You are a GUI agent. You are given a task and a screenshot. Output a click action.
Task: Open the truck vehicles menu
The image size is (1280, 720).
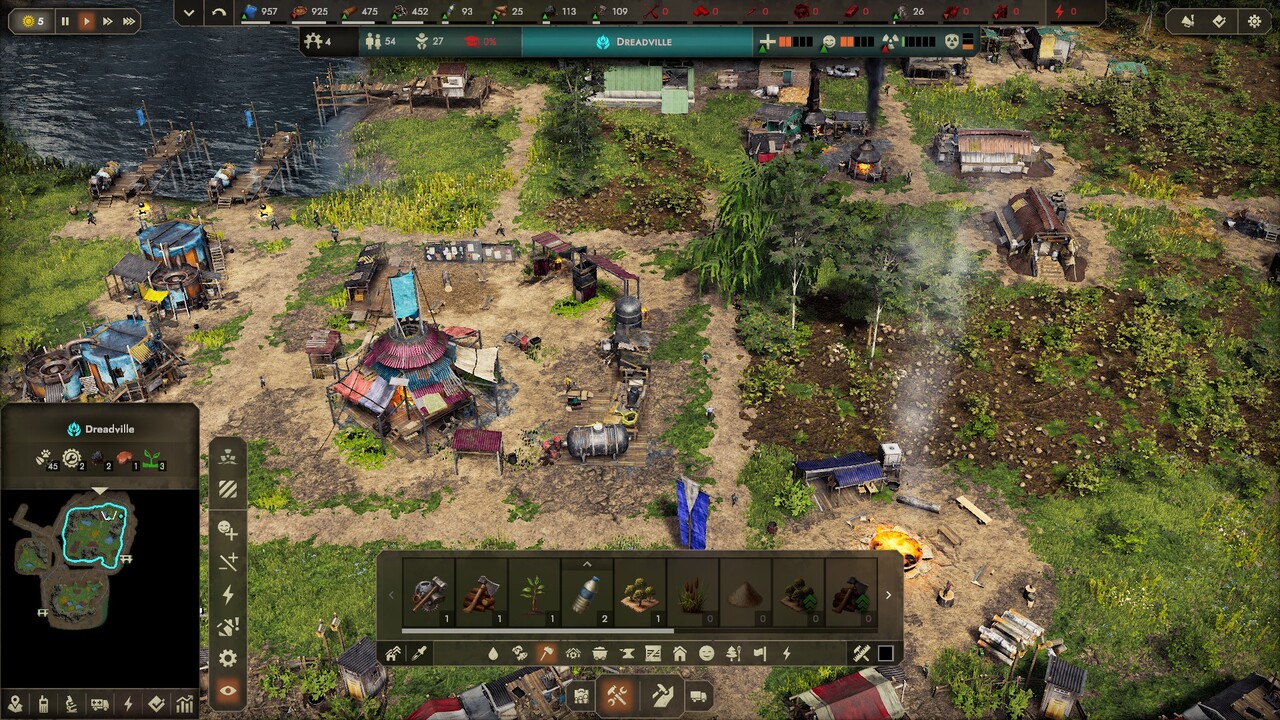(699, 696)
